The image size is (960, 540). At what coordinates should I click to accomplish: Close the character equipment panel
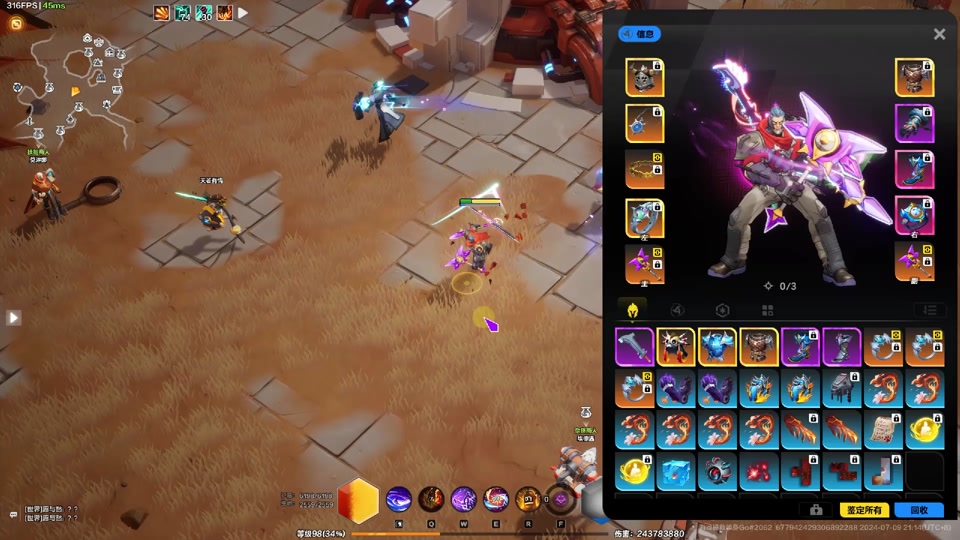pyautogui.click(x=939, y=34)
